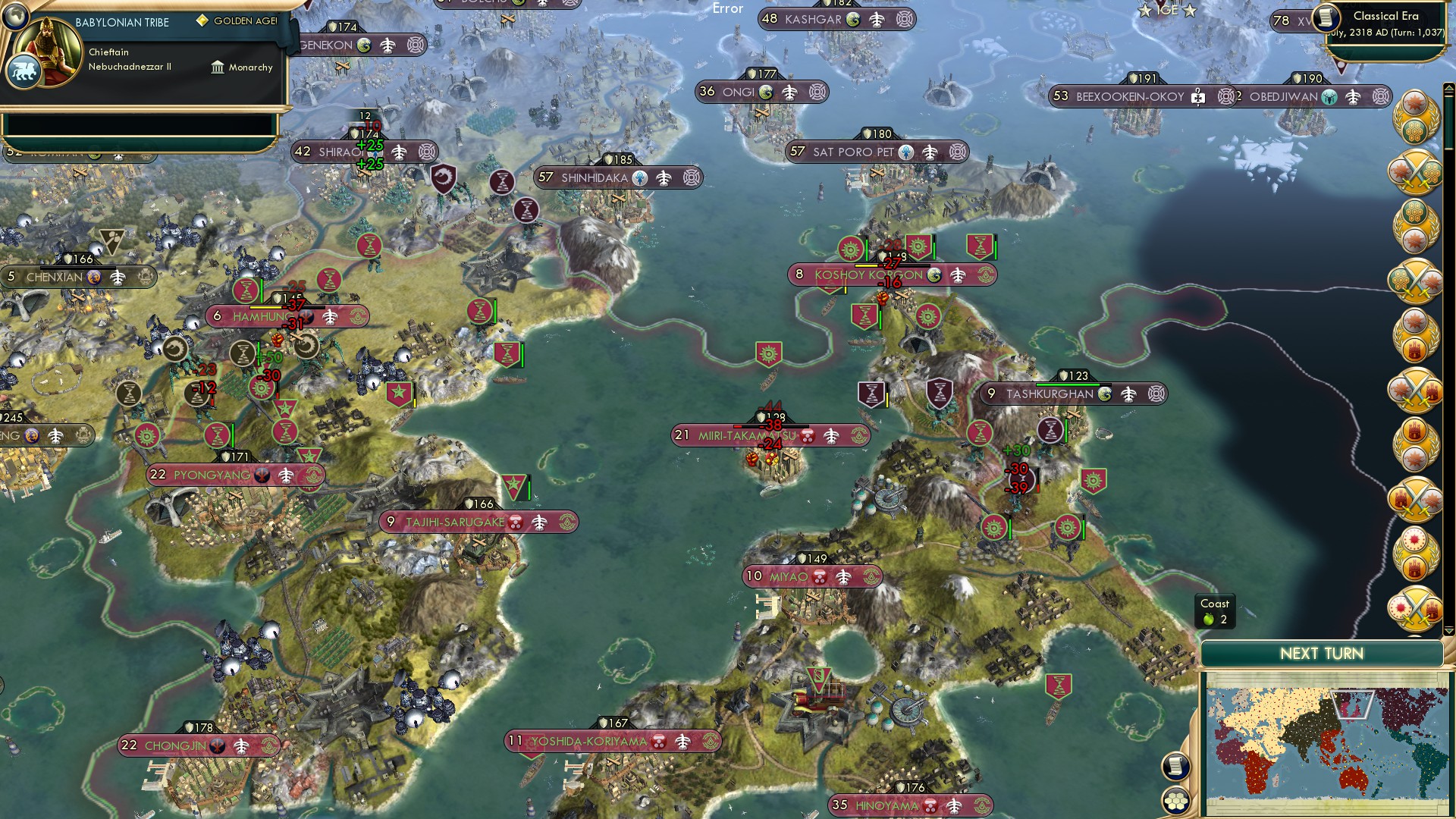Open the Civilopedia scroll icon near the minimap
Viewport: 1456px width, 819px height.
pyautogui.click(x=1176, y=765)
